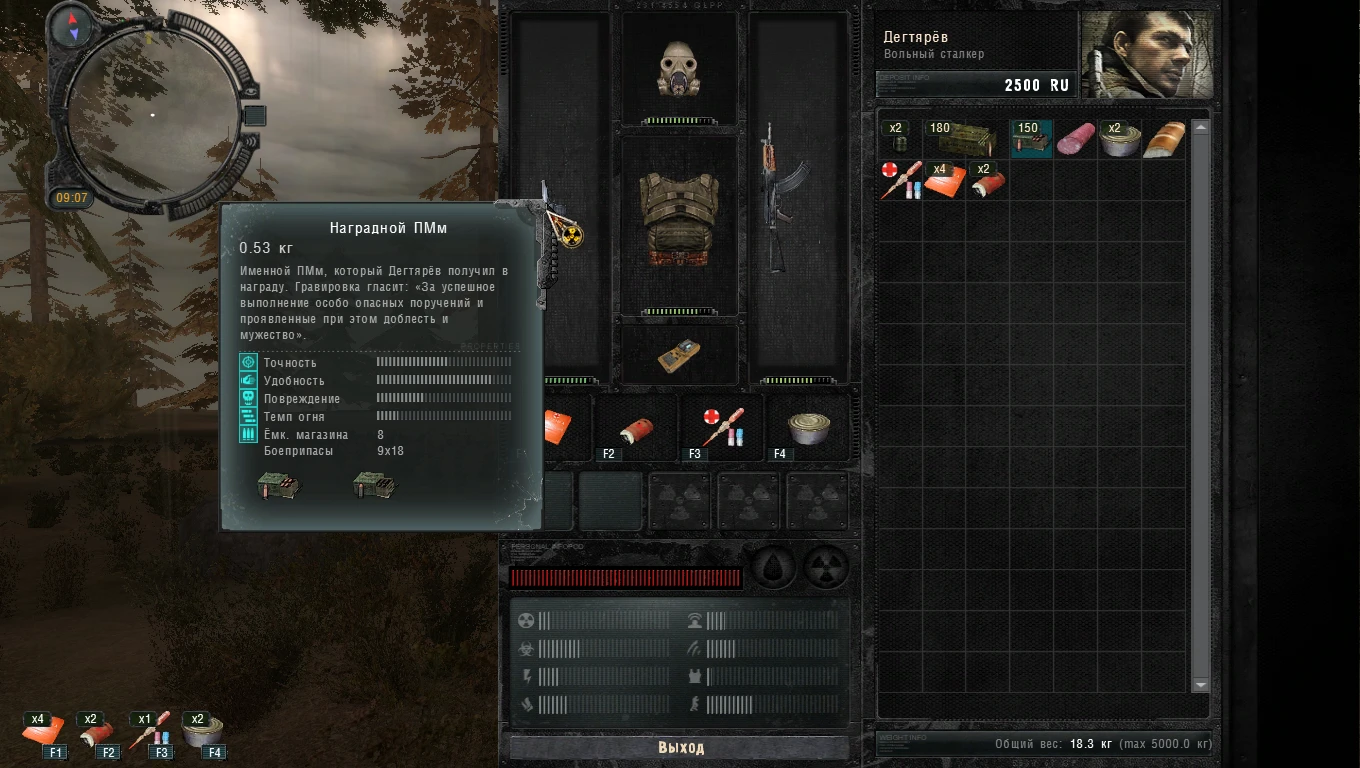Viewport: 1360px width, 768px height.
Task: Select the medical stimpack in inventory grid
Action: point(898,180)
